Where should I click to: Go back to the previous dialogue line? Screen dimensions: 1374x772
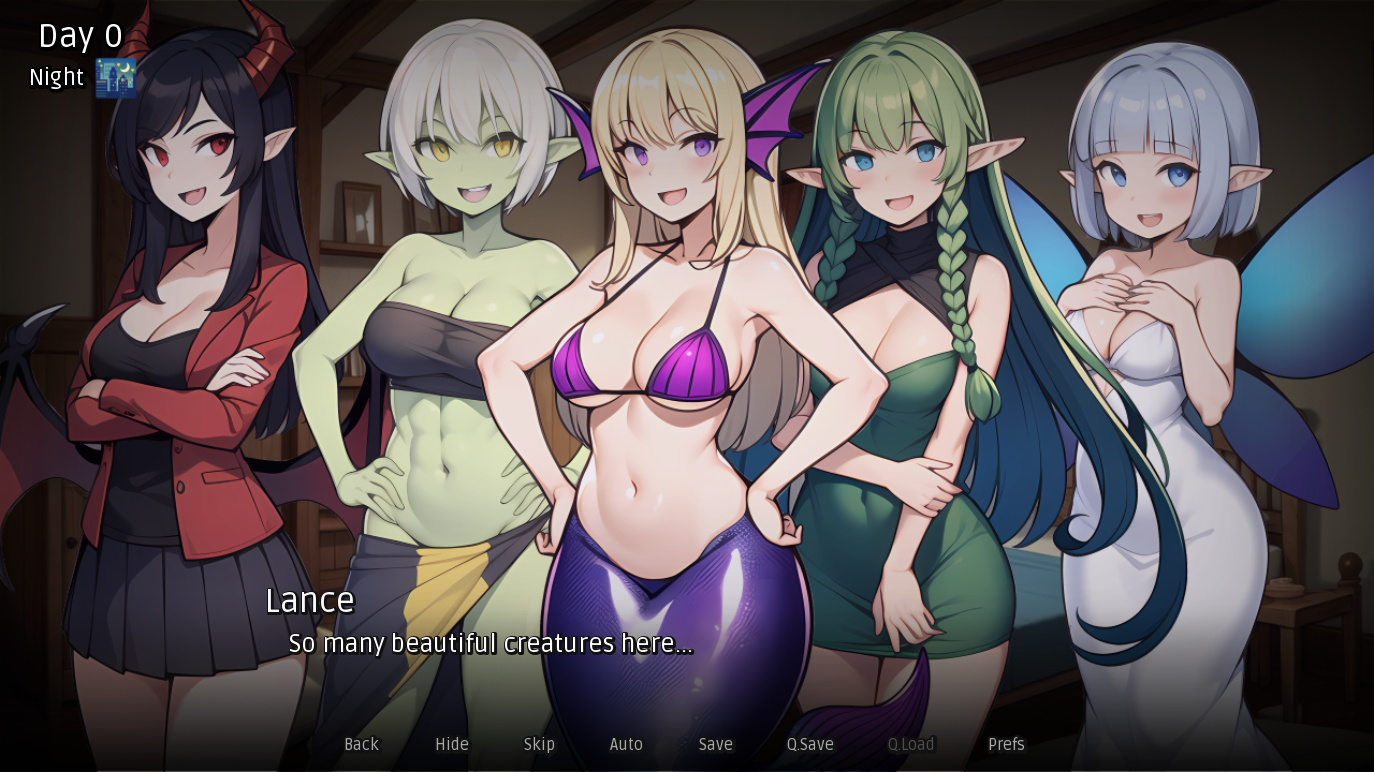(x=361, y=744)
